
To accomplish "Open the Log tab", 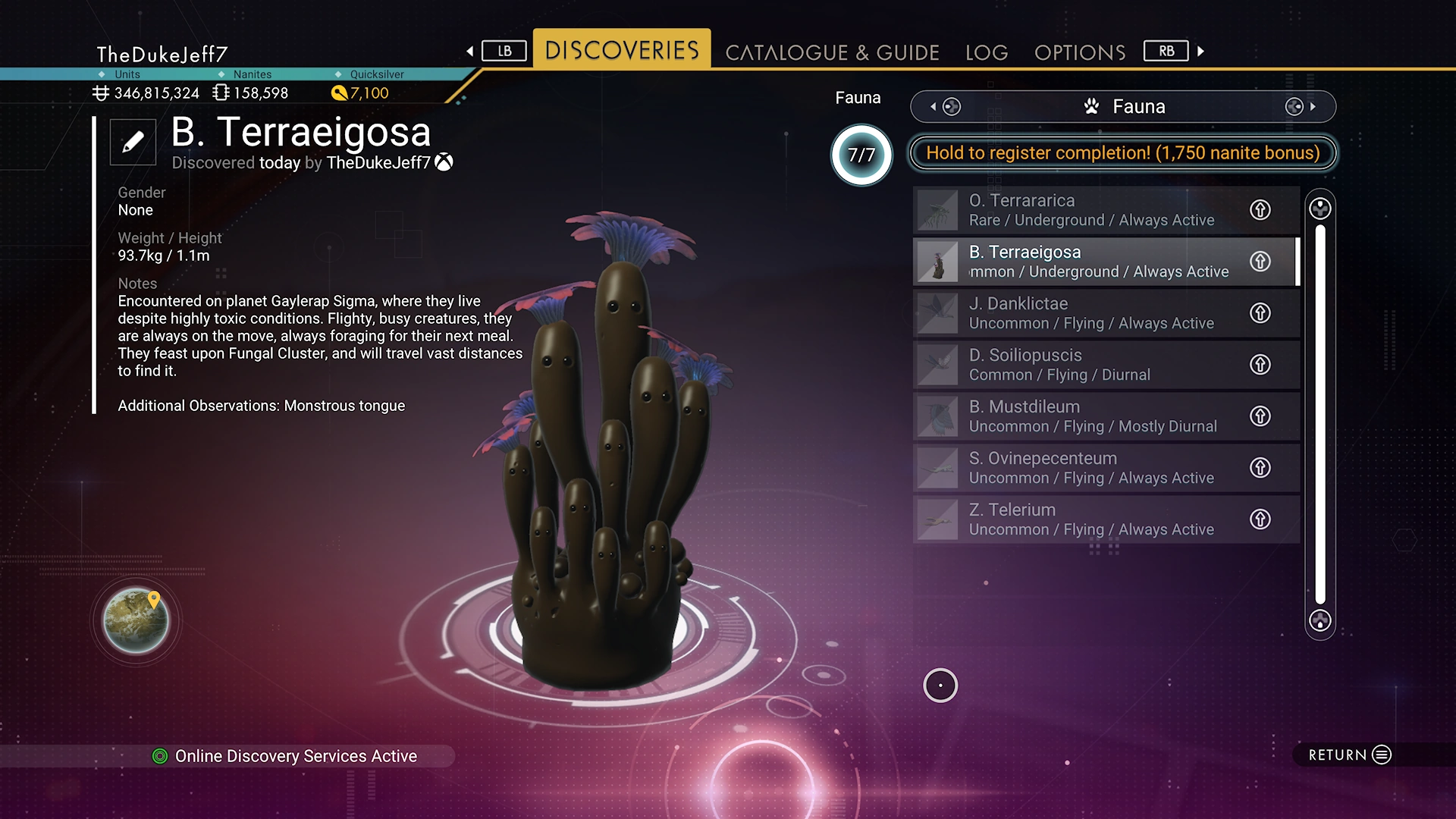I will 987,52.
